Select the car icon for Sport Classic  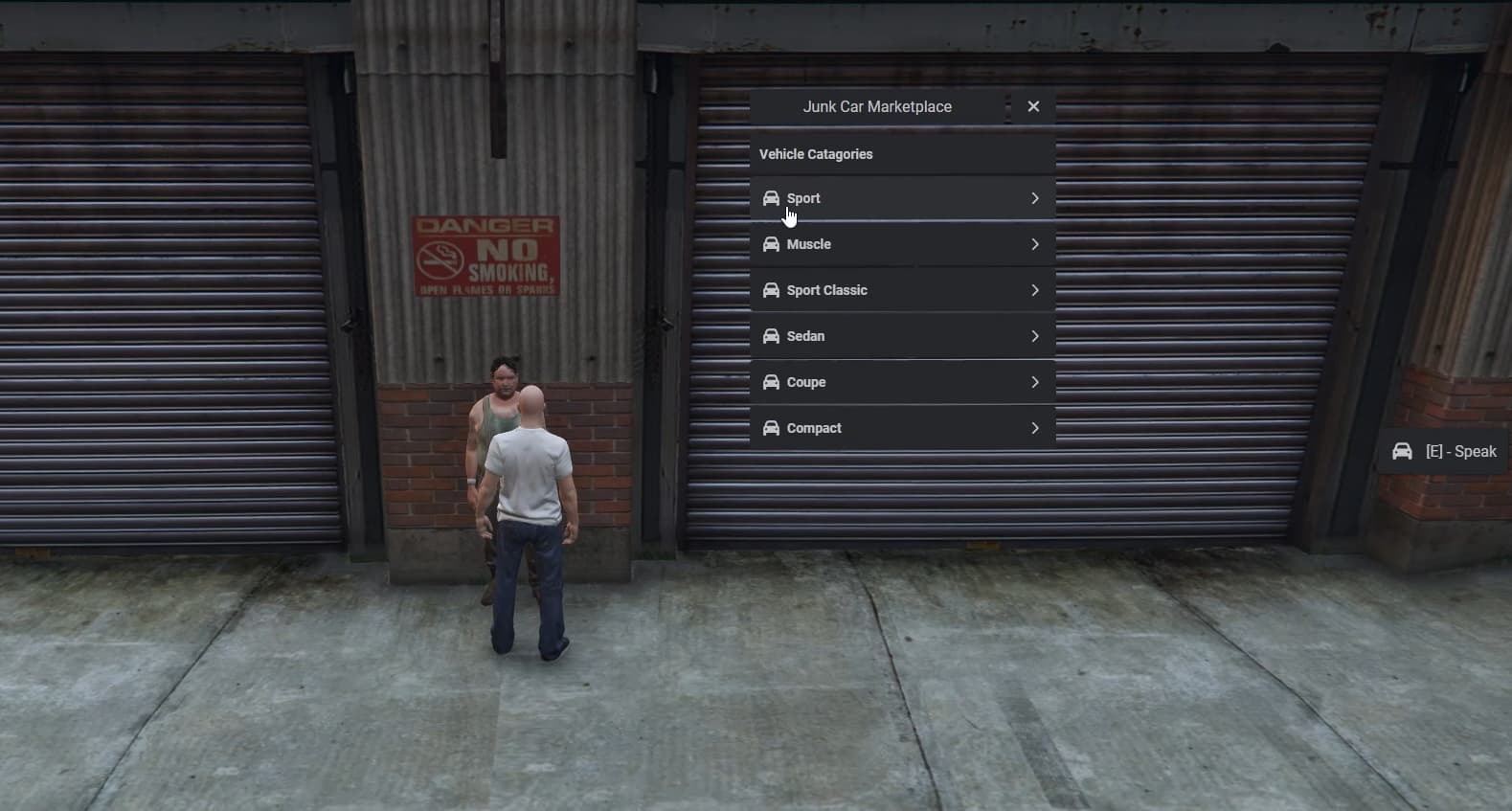[x=772, y=290]
